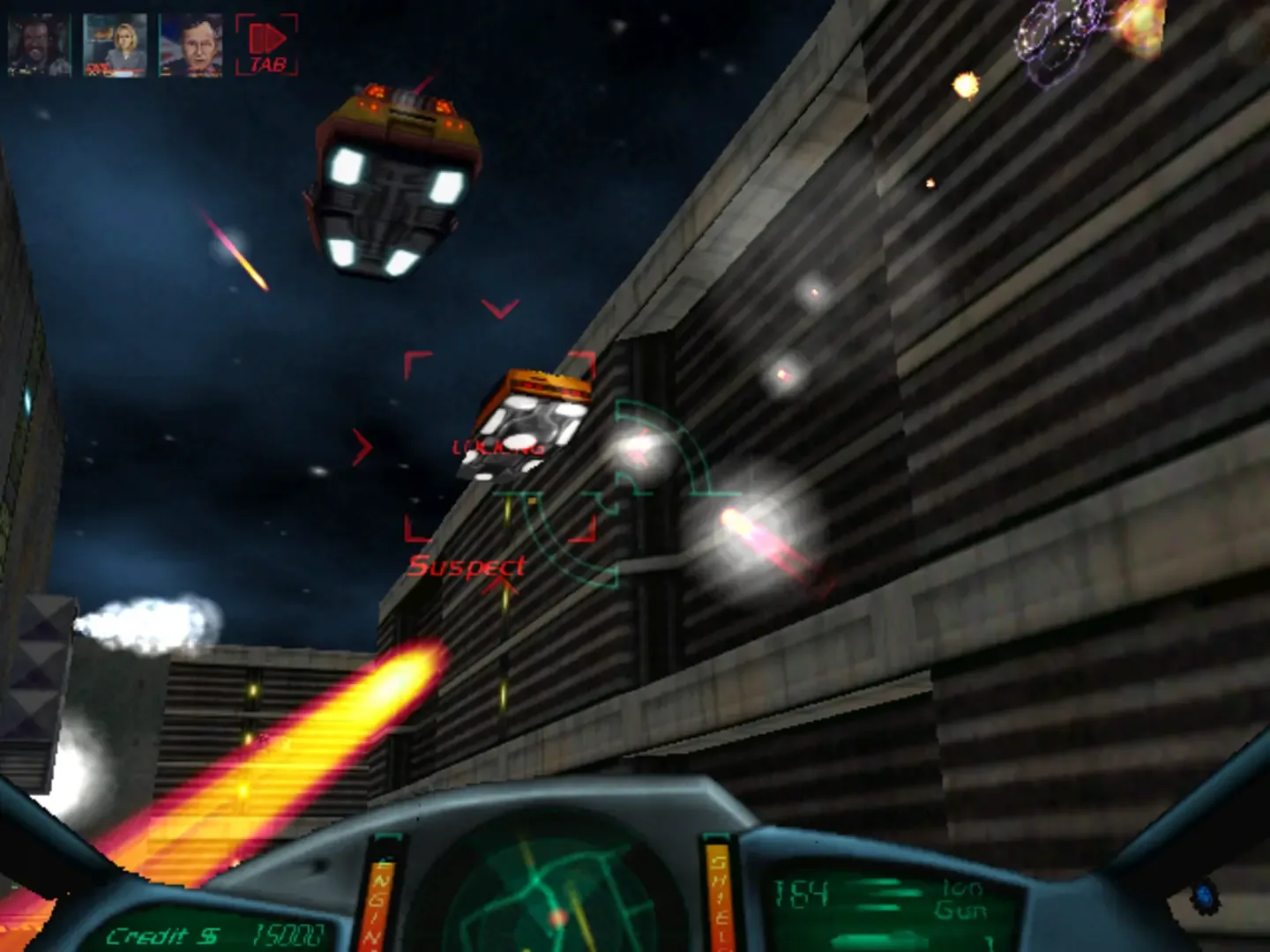Select the blonde newscaster message thumbnail
This screenshot has height=952, width=1270.
116,39
